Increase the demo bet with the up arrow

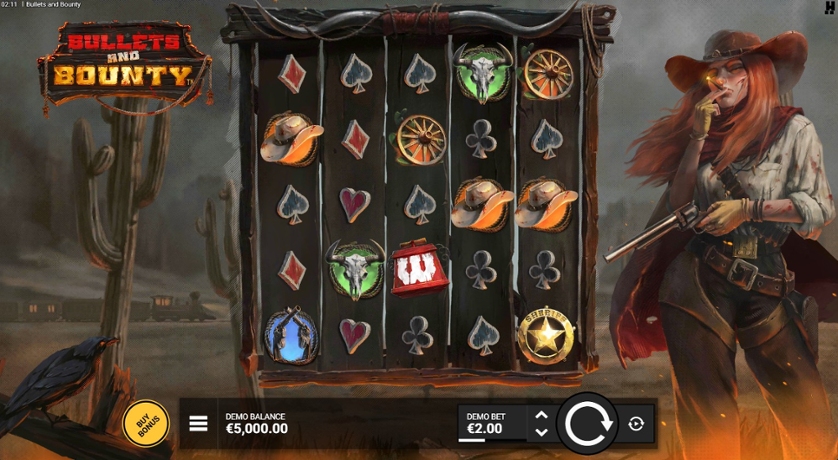pos(541,414)
